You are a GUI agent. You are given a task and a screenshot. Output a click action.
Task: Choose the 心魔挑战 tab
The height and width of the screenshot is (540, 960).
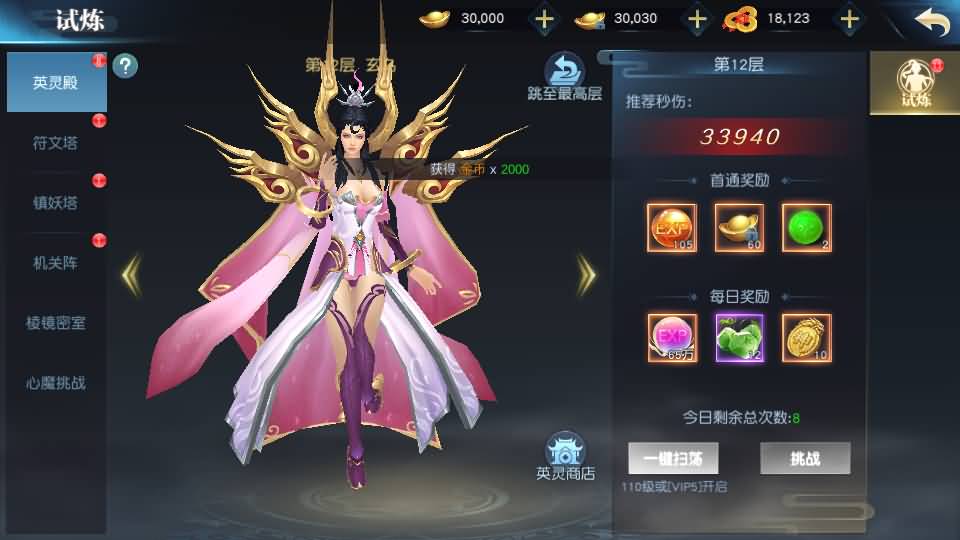(55, 383)
